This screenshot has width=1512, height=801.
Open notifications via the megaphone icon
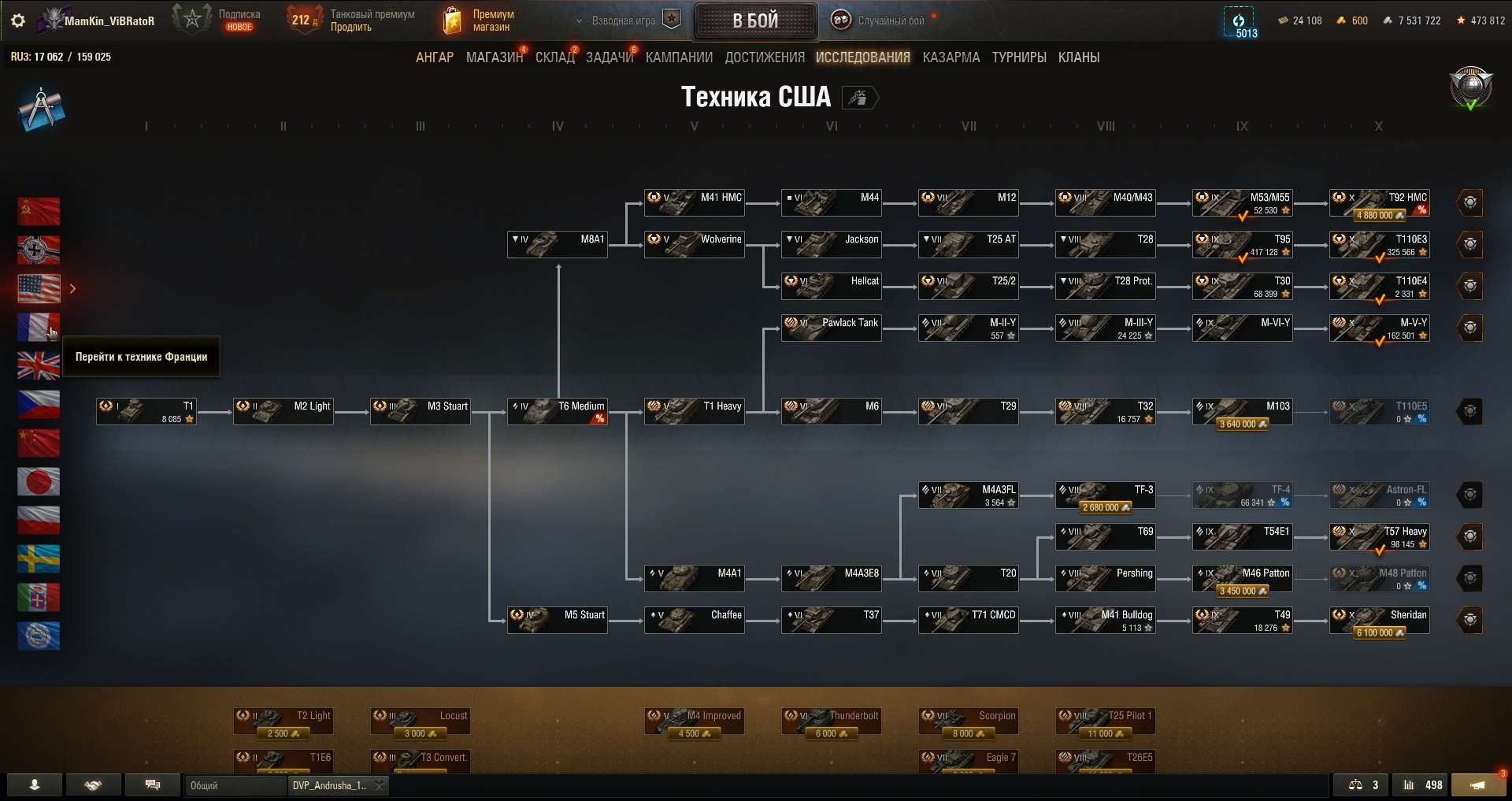[x=1479, y=785]
